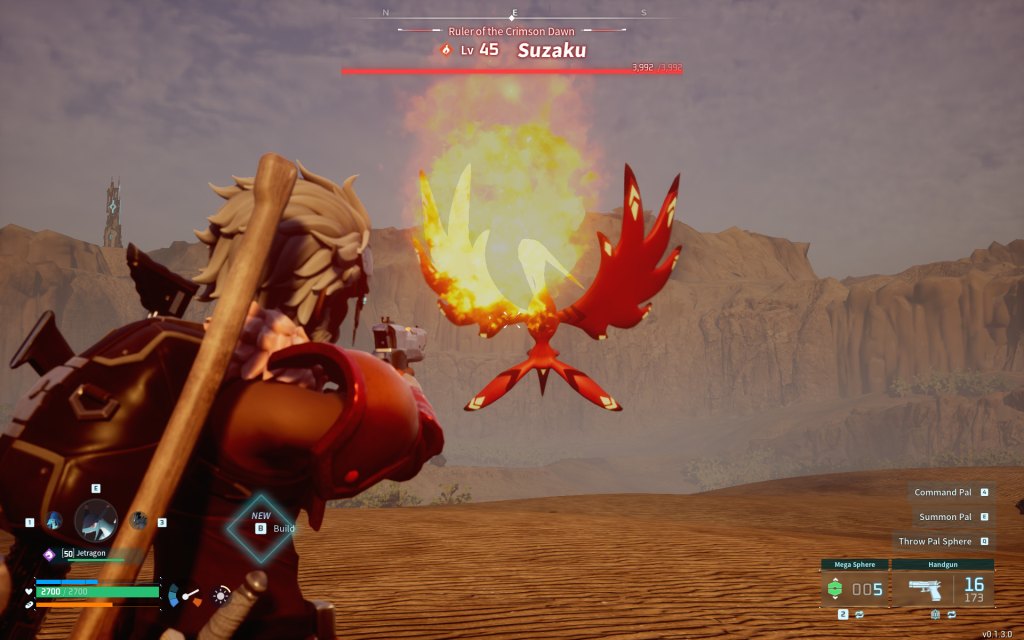Screen dimensions: 1024x640
Task: Select the active Jetragon pal portrait
Action: pyautogui.click(x=96, y=520)
